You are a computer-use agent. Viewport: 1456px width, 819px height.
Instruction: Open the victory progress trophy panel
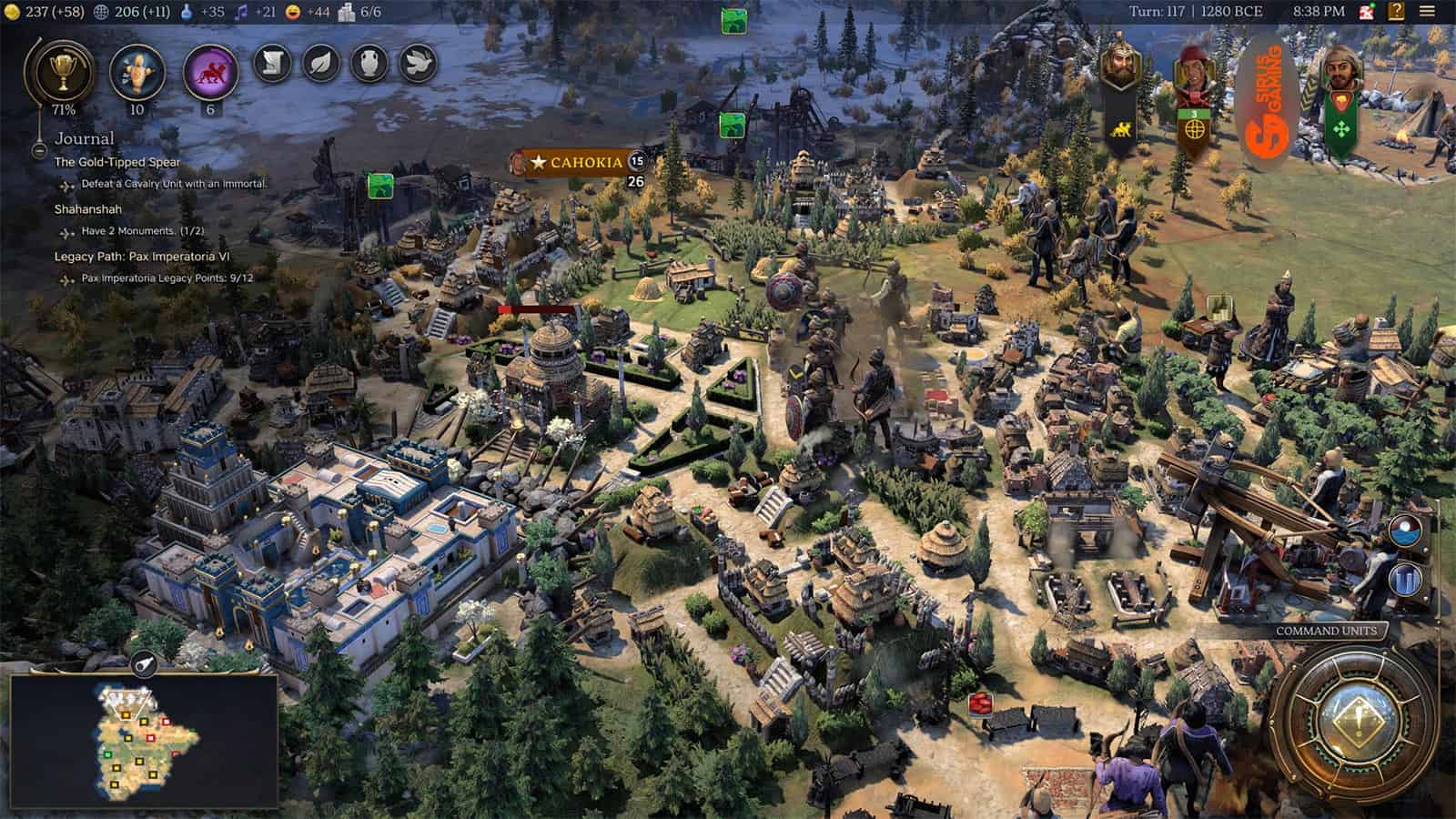coord(62,70)
